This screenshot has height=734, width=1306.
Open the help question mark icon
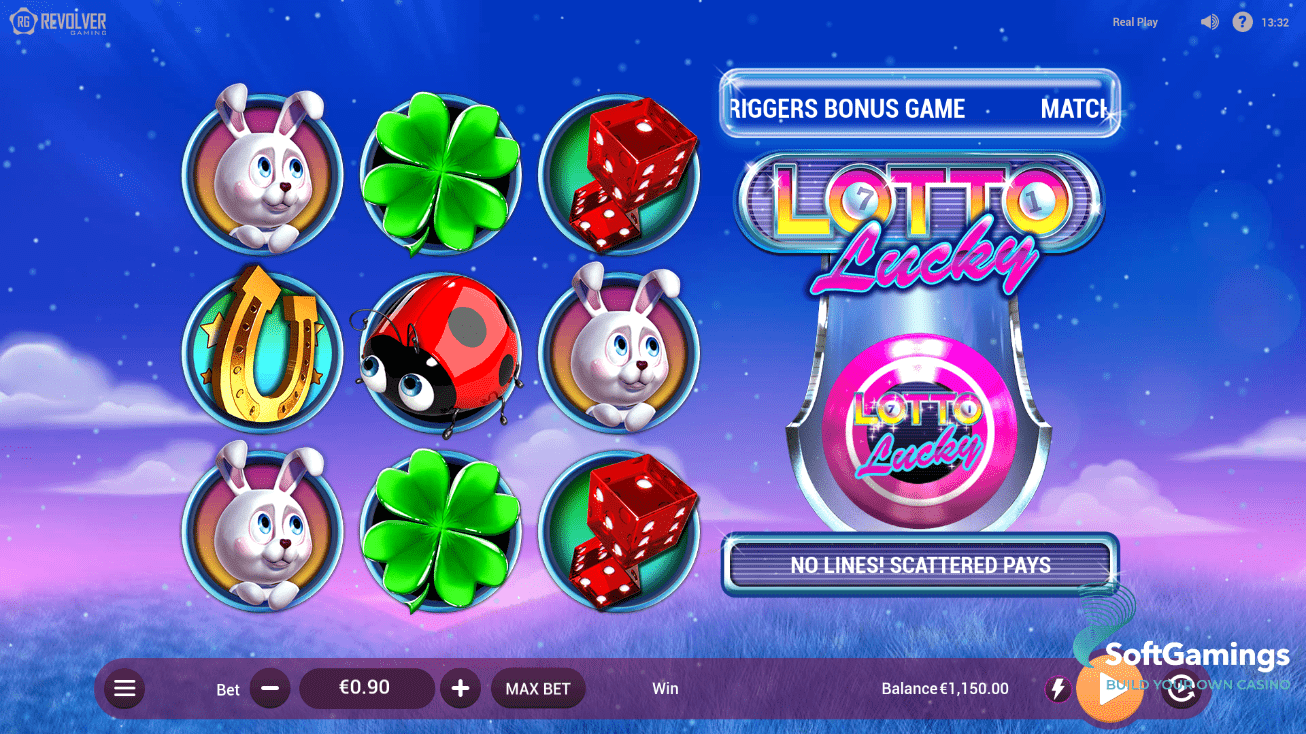(1242, 21)
